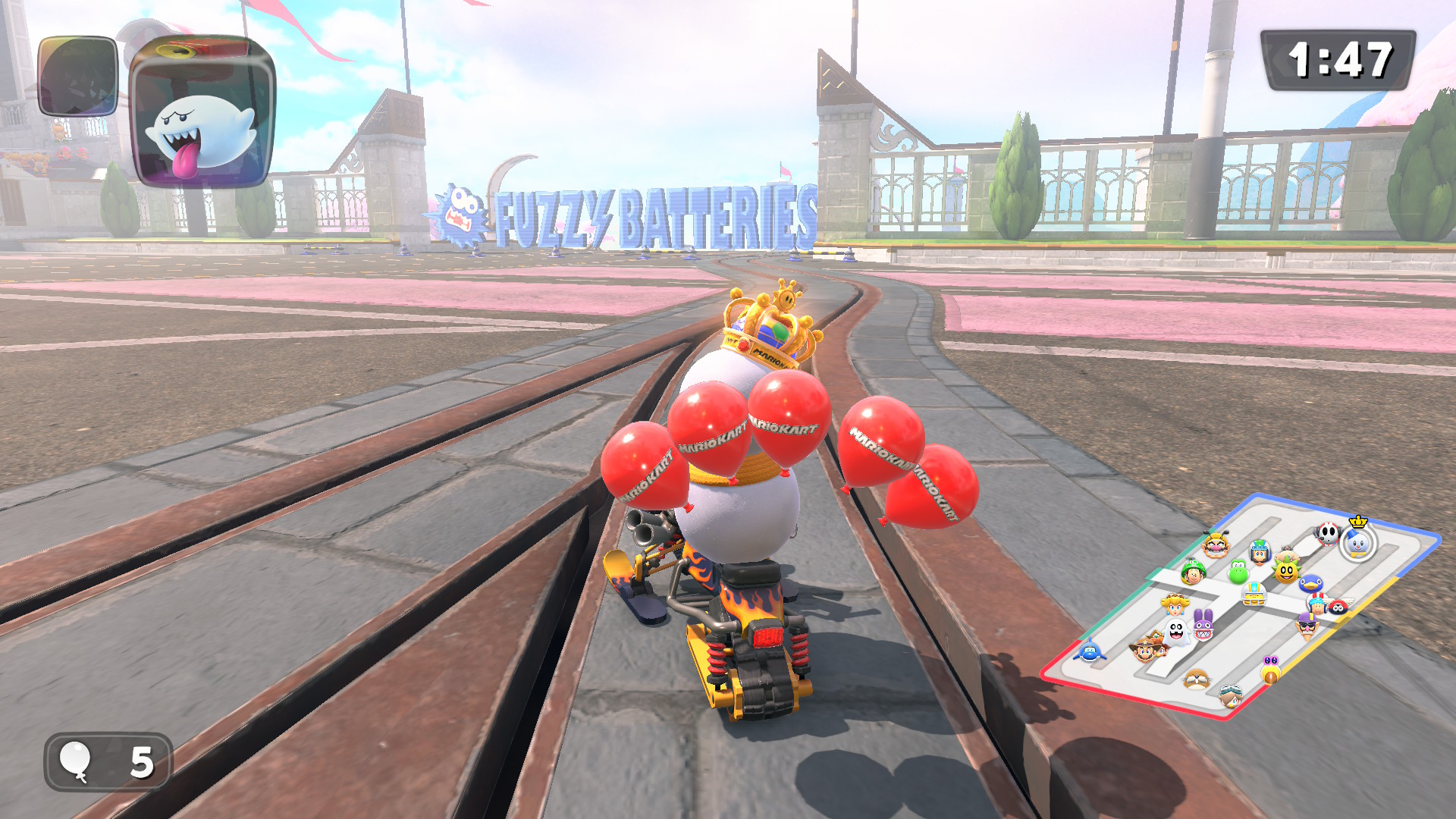1456x819 pixels.
Task: Click the blue dolphin marker on minimap
Action: pos(1089,651)
